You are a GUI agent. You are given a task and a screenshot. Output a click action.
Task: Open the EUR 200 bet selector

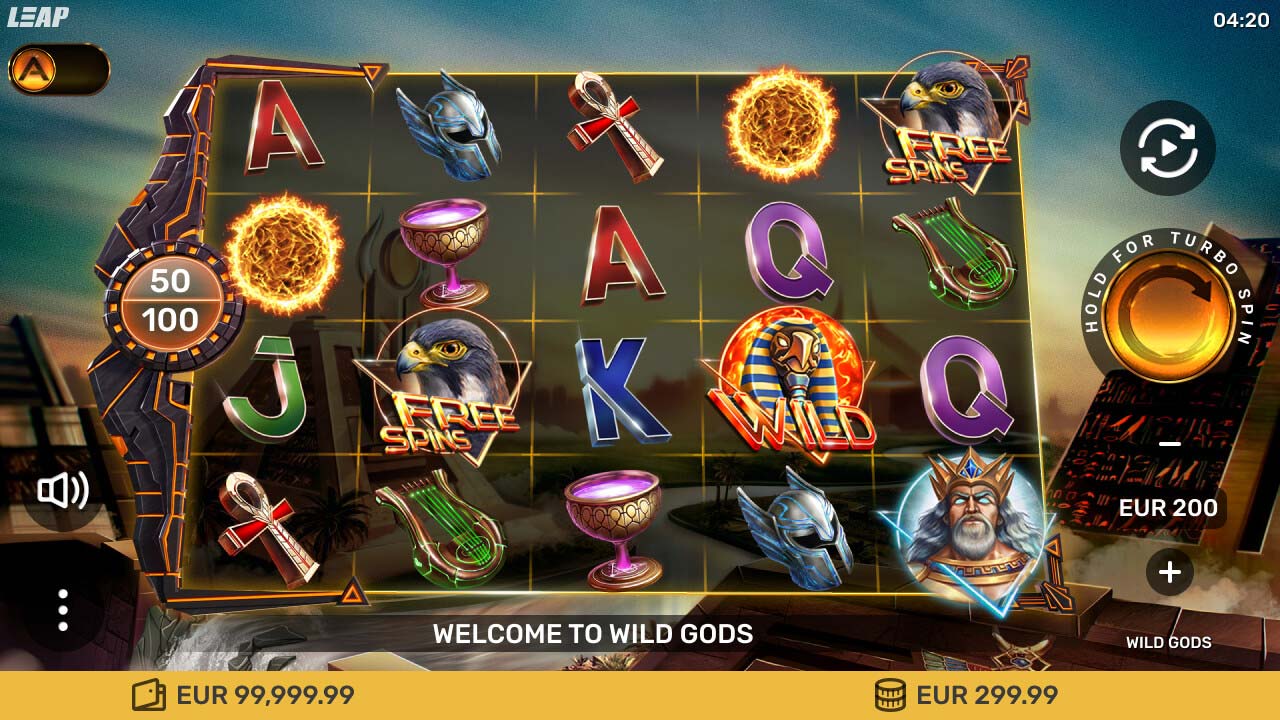pos(1170,508)
